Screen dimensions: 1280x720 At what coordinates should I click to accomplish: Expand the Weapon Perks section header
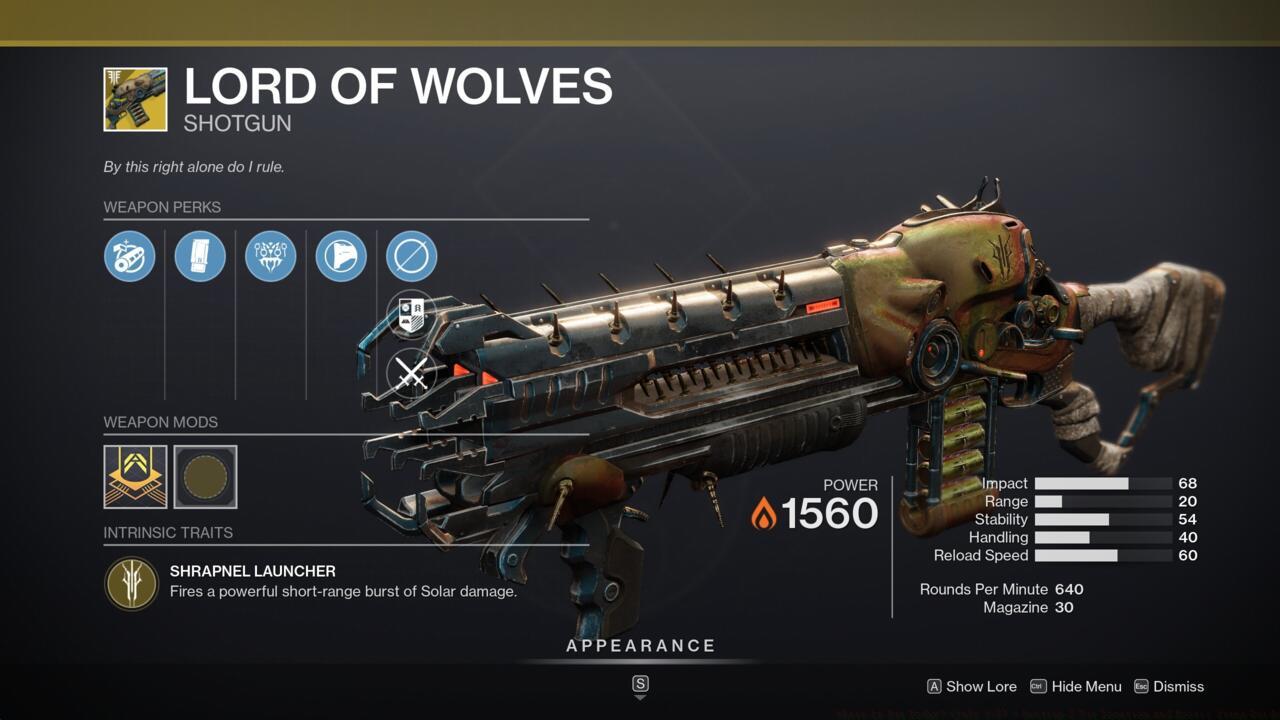pyautogui.click(x=163, y=207)
